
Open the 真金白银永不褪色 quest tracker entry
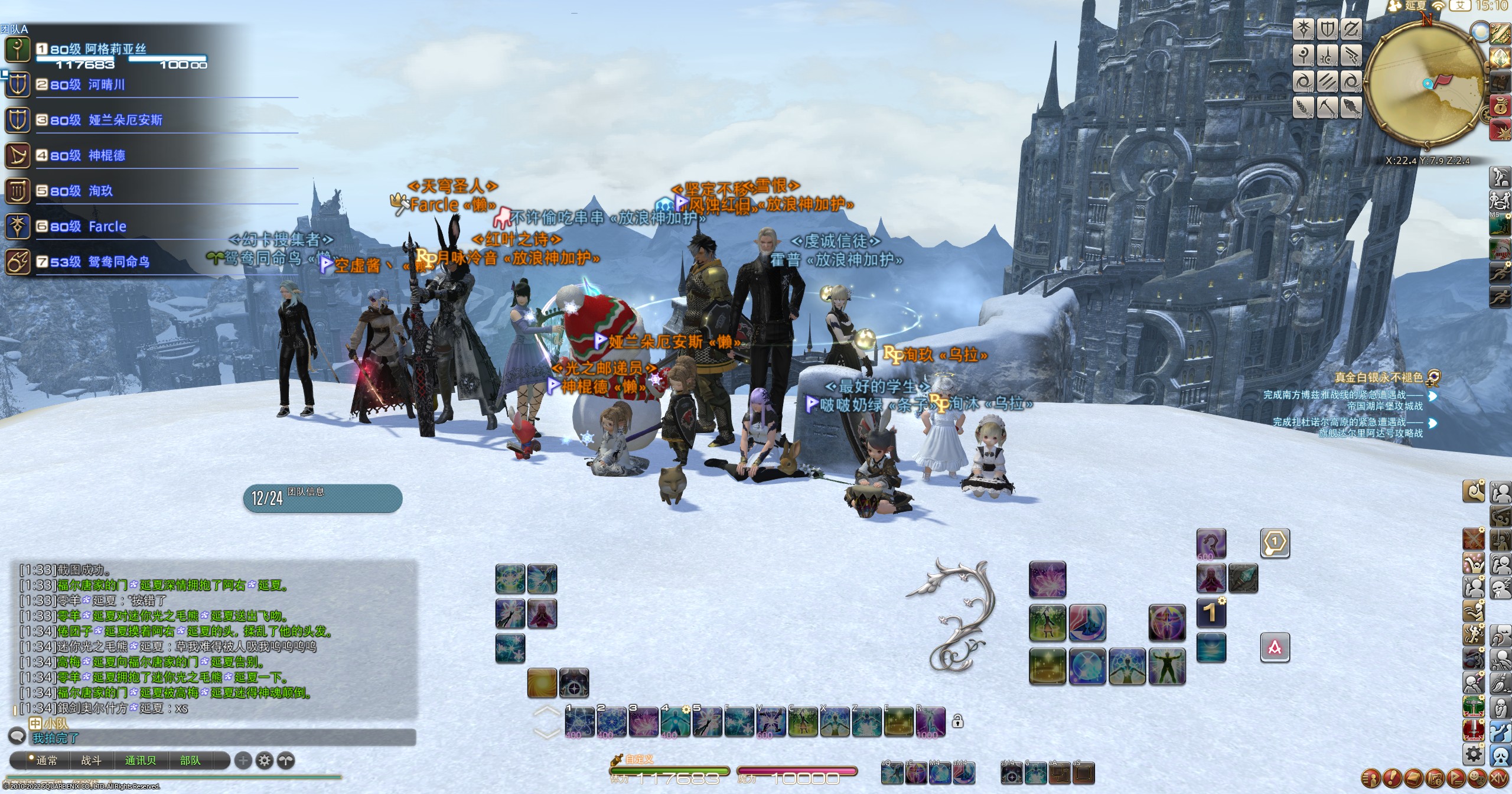1379,378
